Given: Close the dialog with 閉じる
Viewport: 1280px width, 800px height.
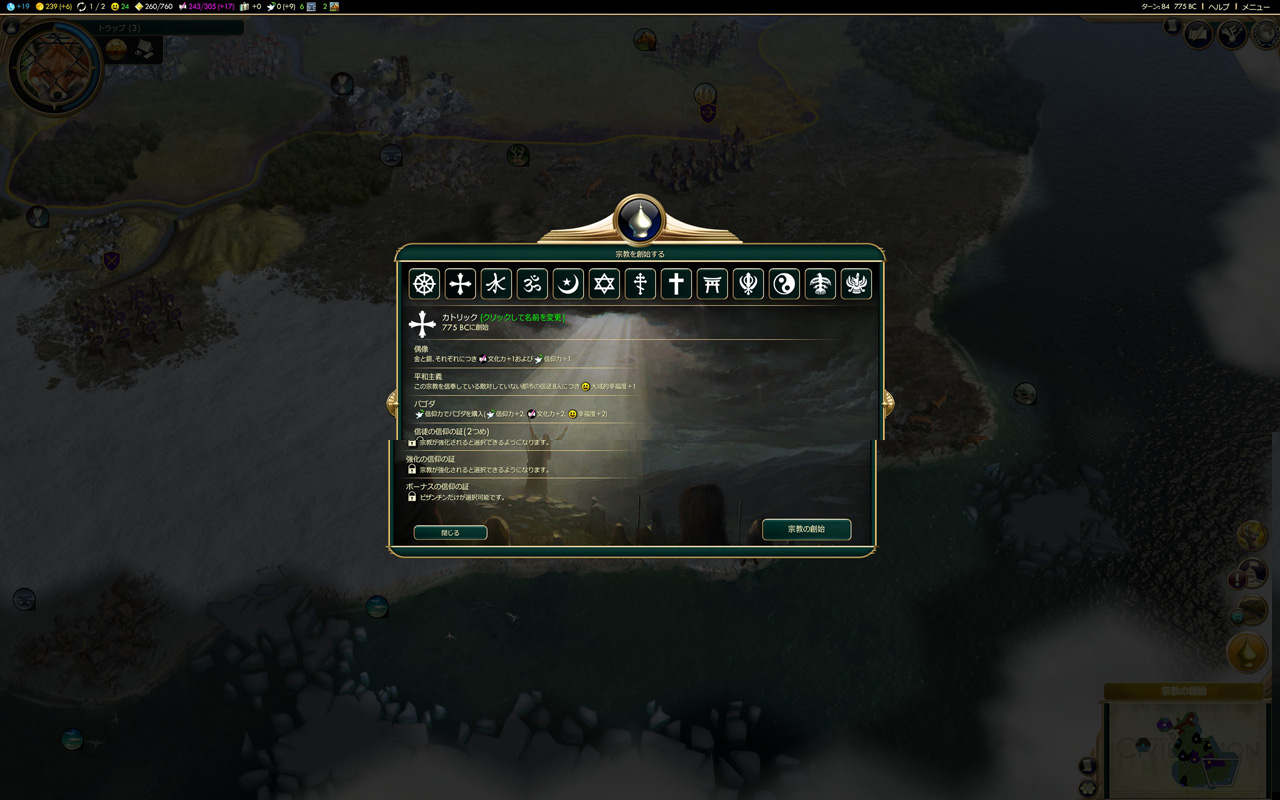Looking at the screenshot, I should (x=450, y=533).
